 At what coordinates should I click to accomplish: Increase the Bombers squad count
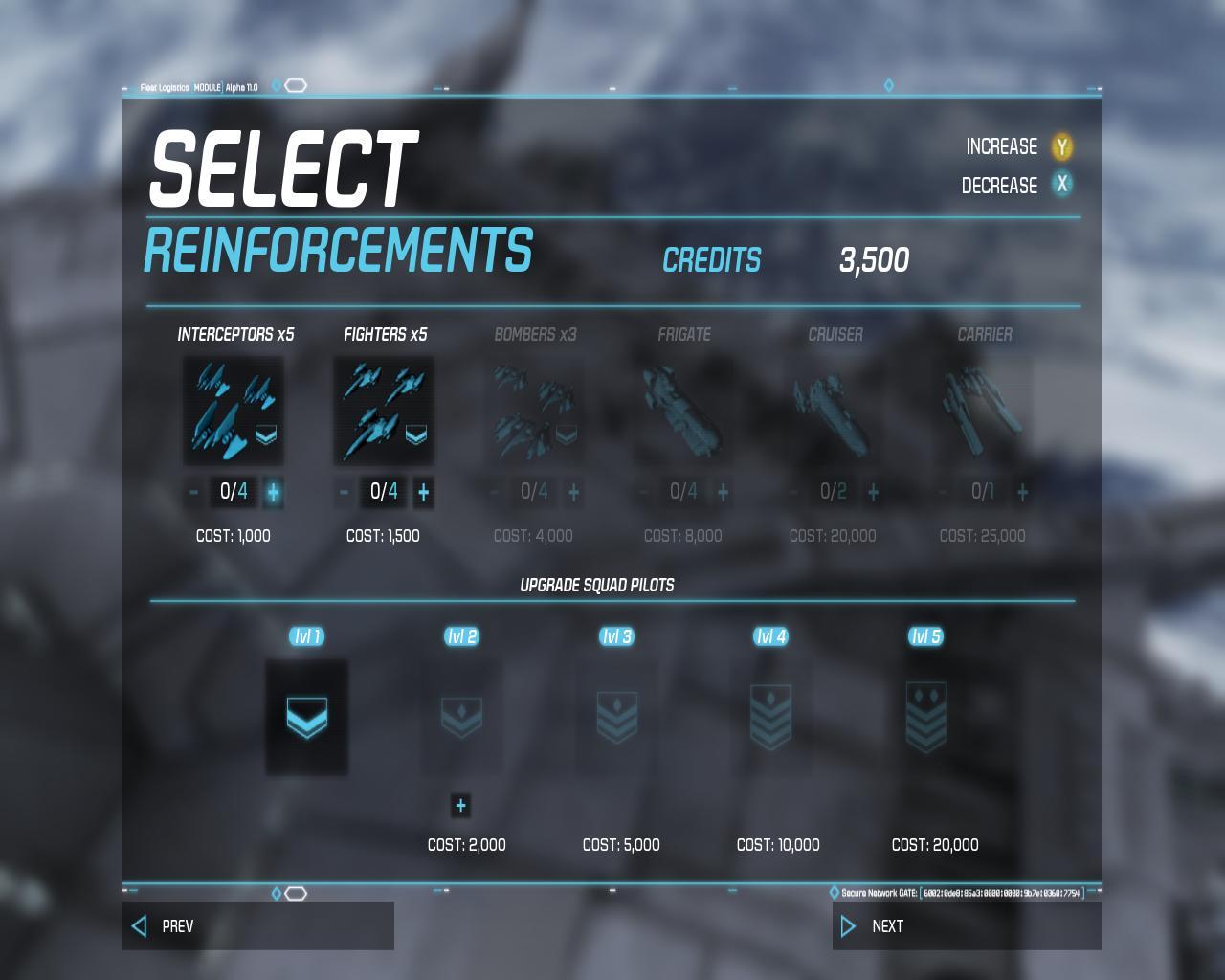point(573,492)
